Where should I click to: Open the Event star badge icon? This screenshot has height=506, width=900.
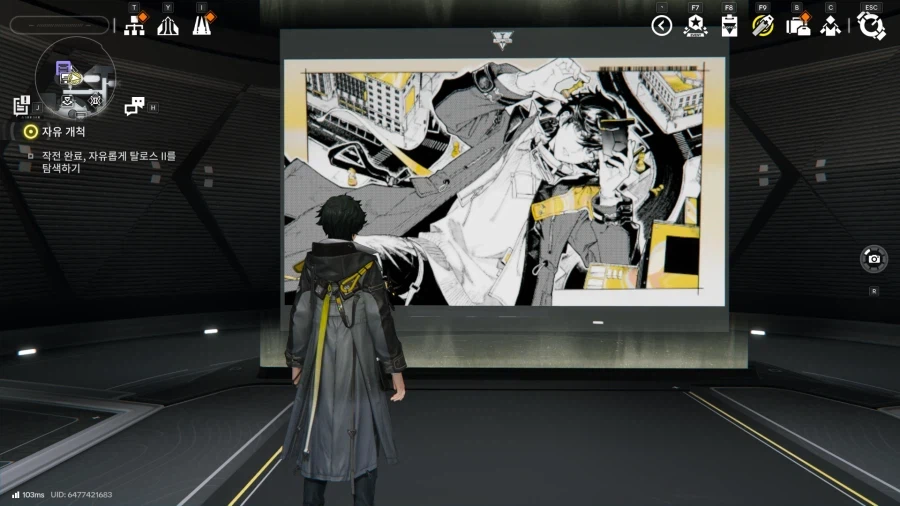[695, 27]
